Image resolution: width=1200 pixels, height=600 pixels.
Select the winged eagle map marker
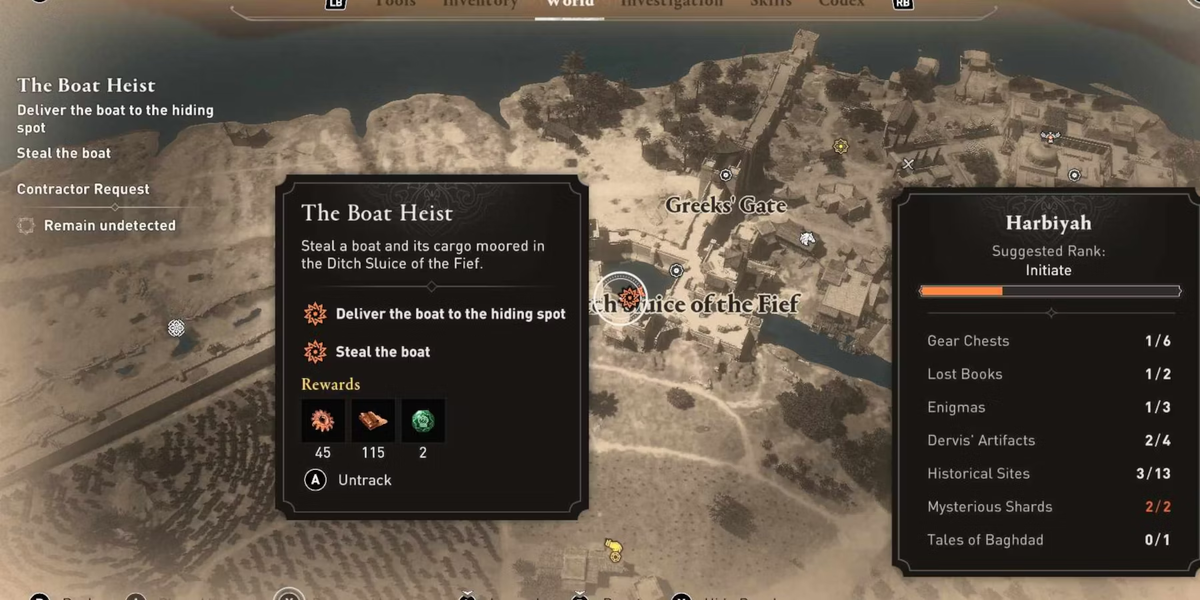[1049, 137]
